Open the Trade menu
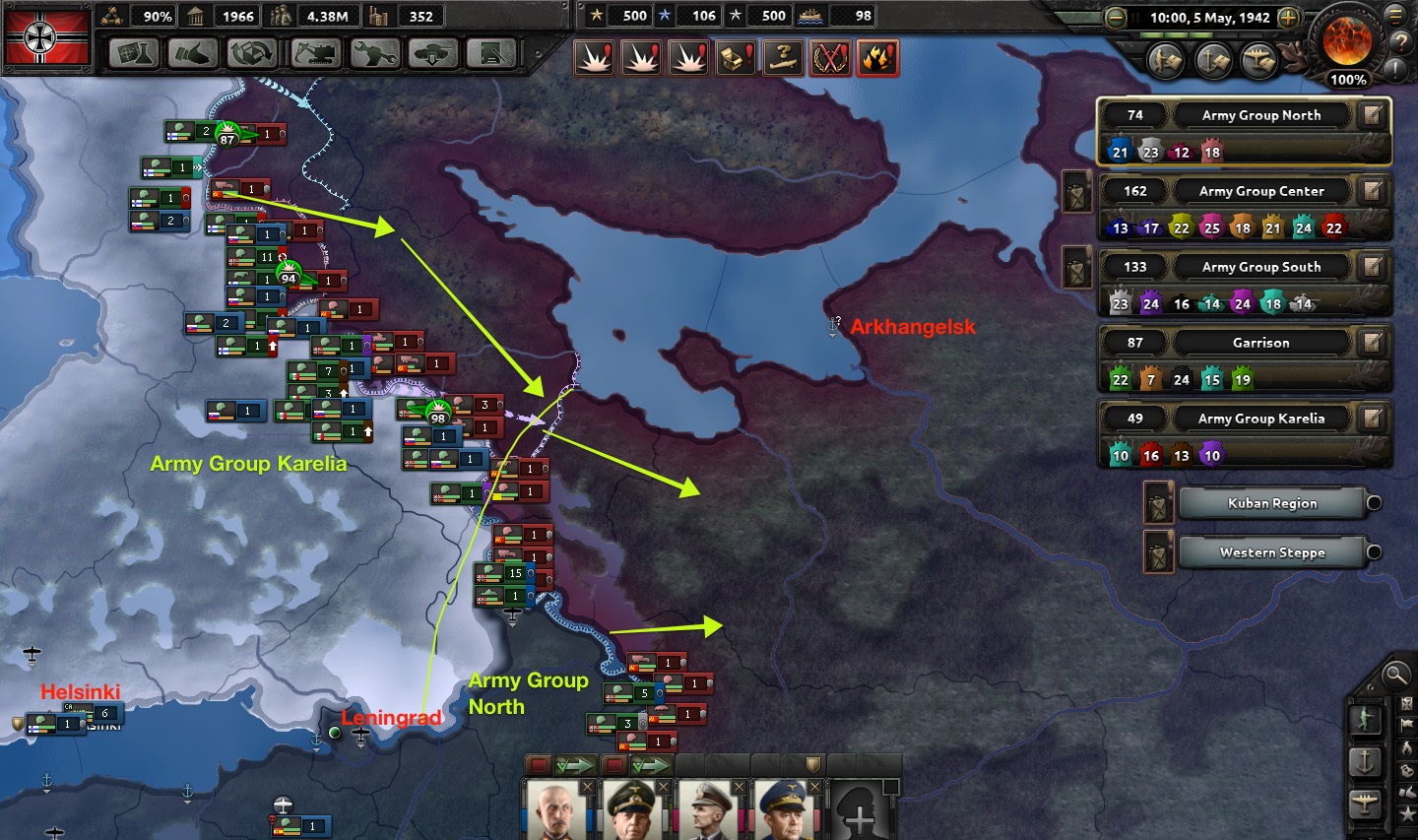The width and height of the screenshot is (1418, 840). [252, 53]
